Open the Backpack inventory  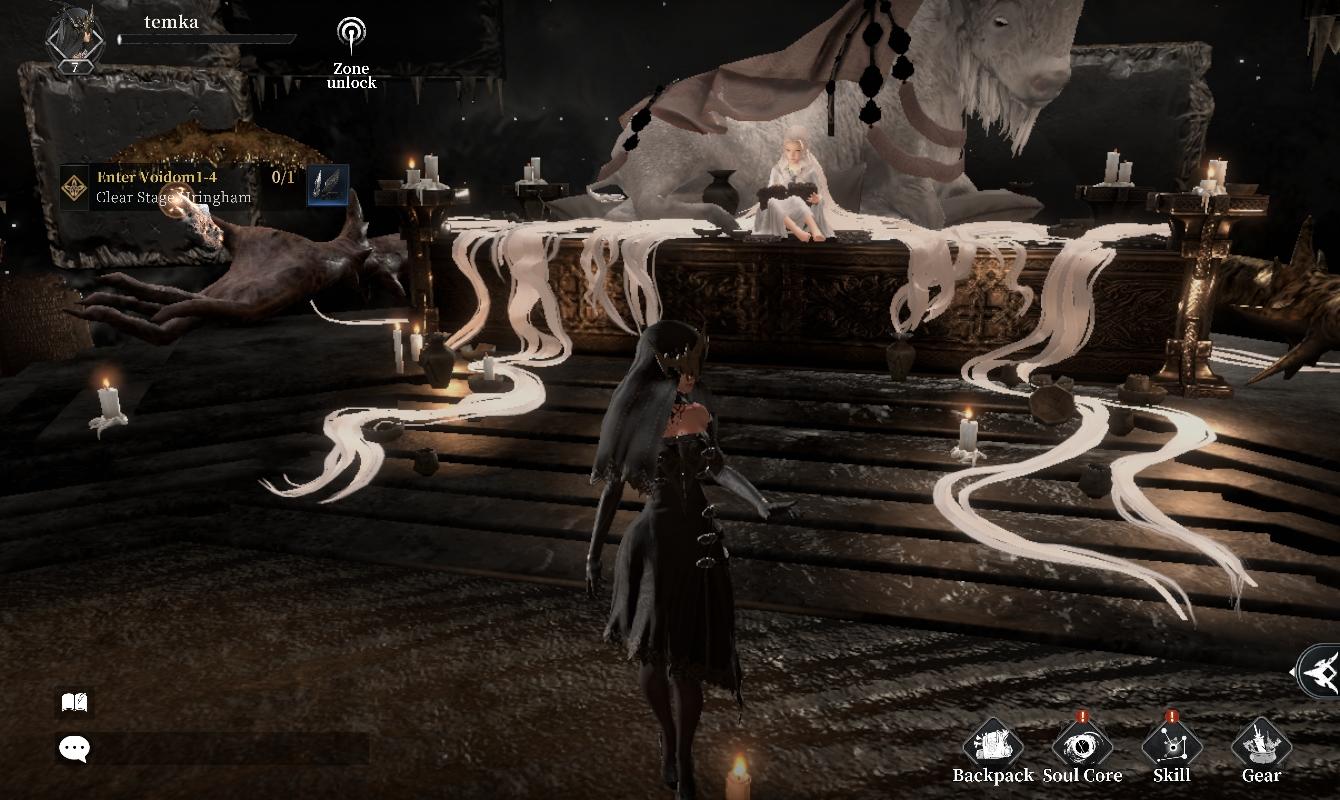[x=992, y=747]
